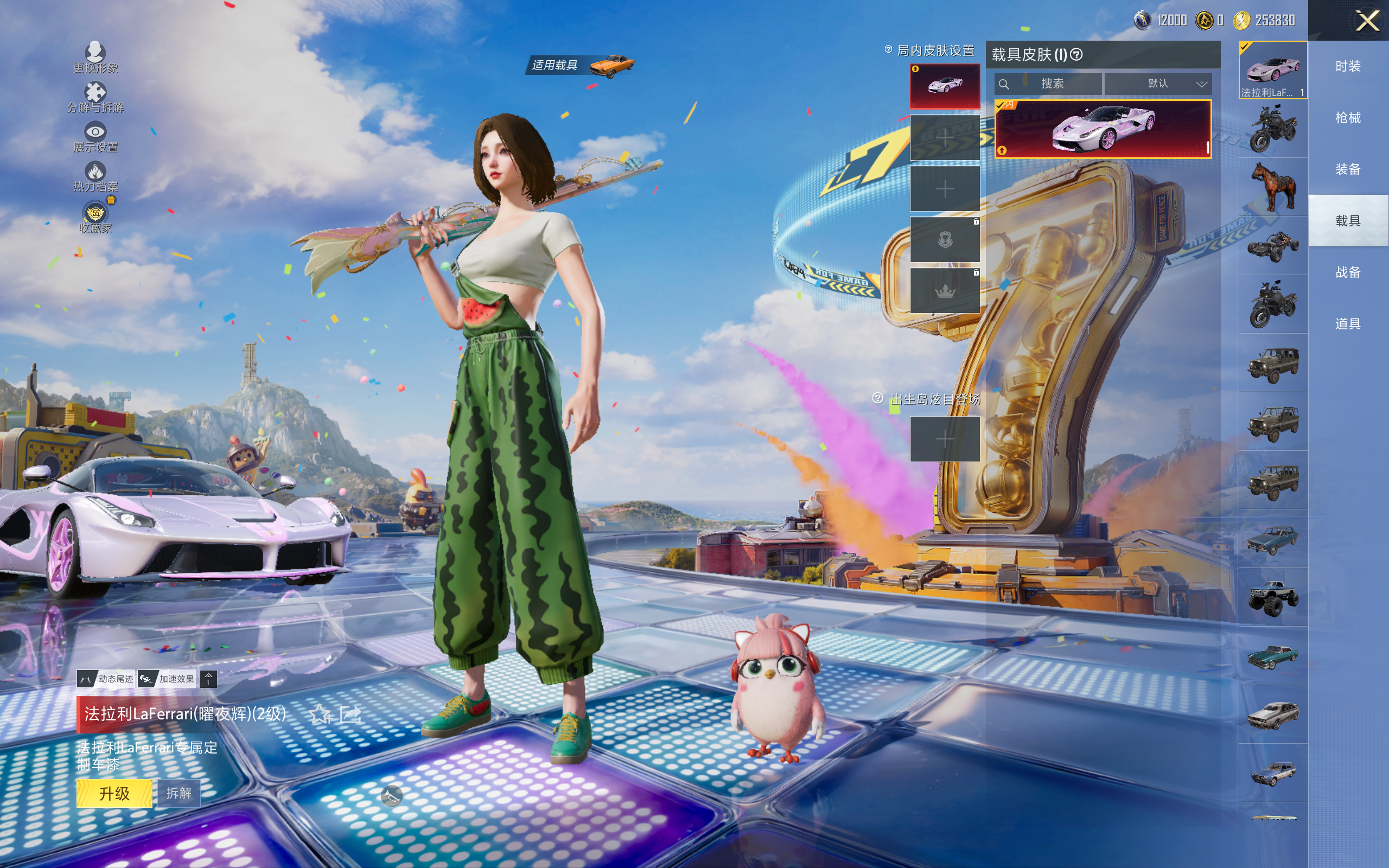The image size is (1389, 868).
Task: Favorite the skin with the star icon
Action: pyautogui.click(x=320, y=714)
